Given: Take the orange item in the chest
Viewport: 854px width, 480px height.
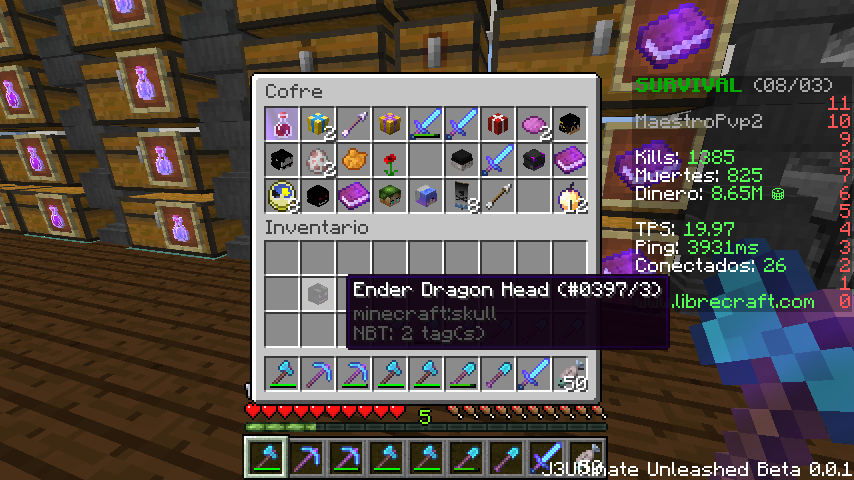Looking at the screenshot, I should [x=355, y=160].
